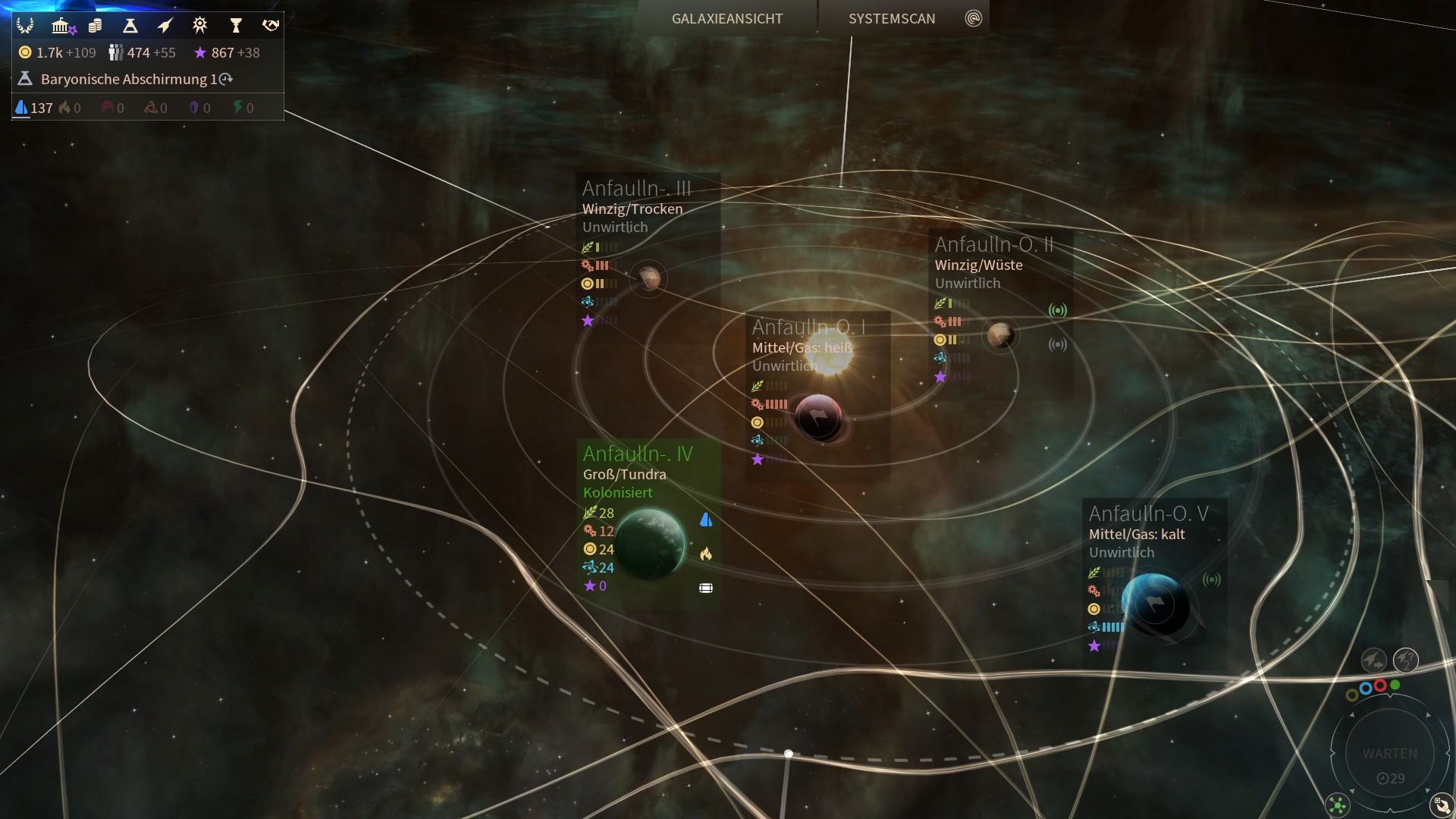Click the WARTEN end turn button

[1389, 754]
